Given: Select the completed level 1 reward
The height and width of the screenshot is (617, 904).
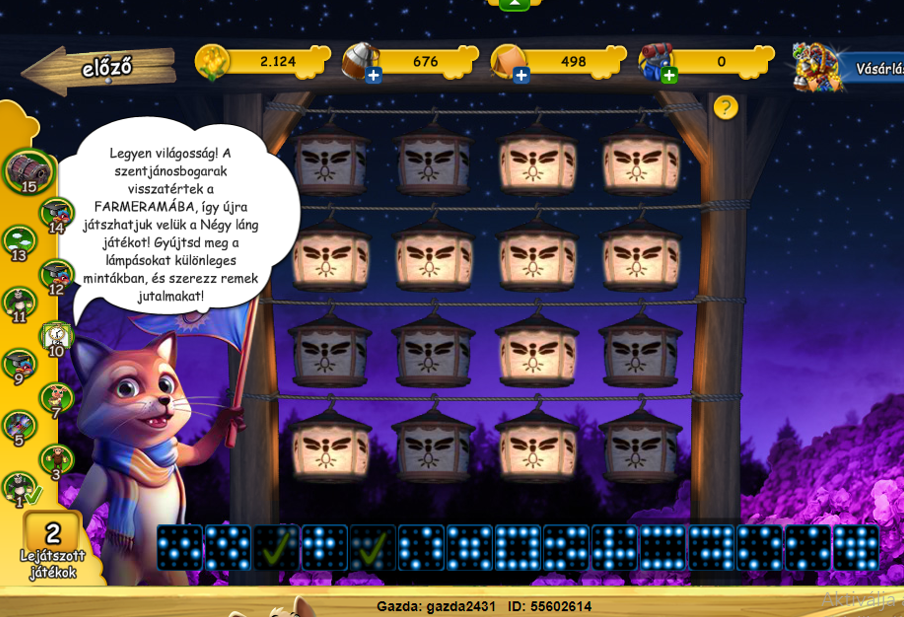Looking at the screenshot, I should pyautogui.click(x=20, y=489).
